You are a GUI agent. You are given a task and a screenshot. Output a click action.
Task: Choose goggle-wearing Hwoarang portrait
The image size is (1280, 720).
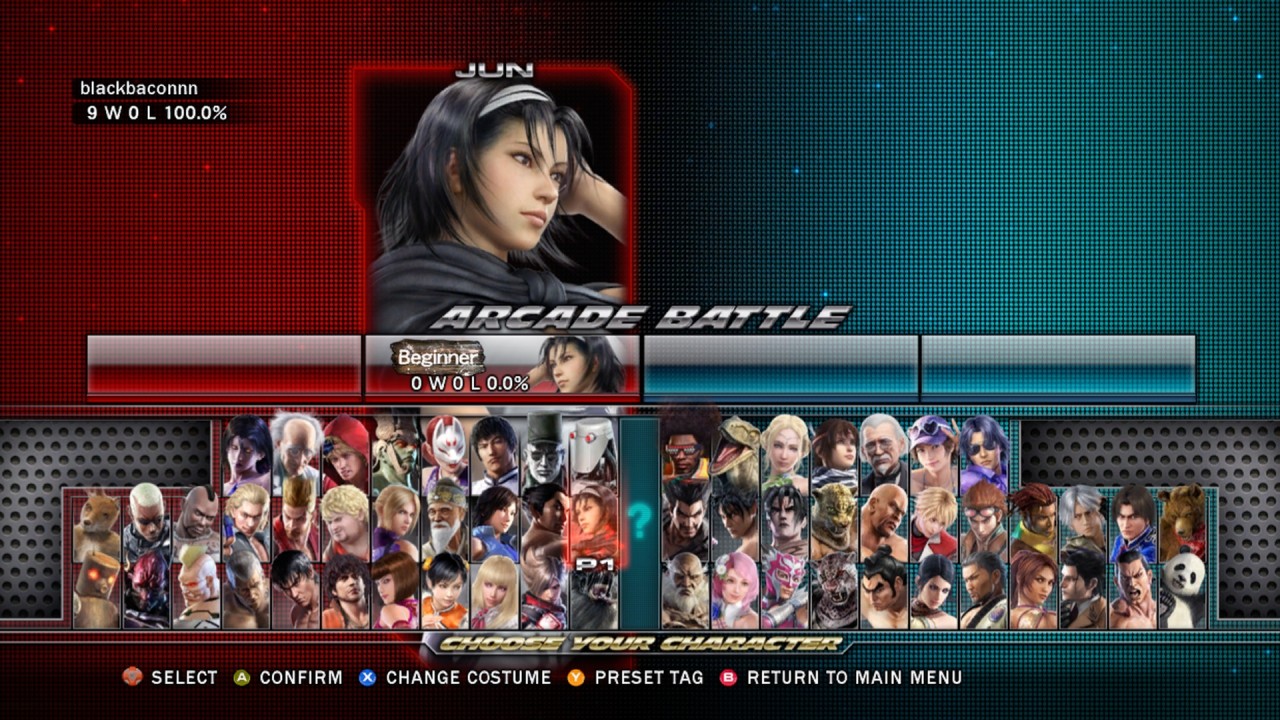pyautogui.click(x=983, y=520)
